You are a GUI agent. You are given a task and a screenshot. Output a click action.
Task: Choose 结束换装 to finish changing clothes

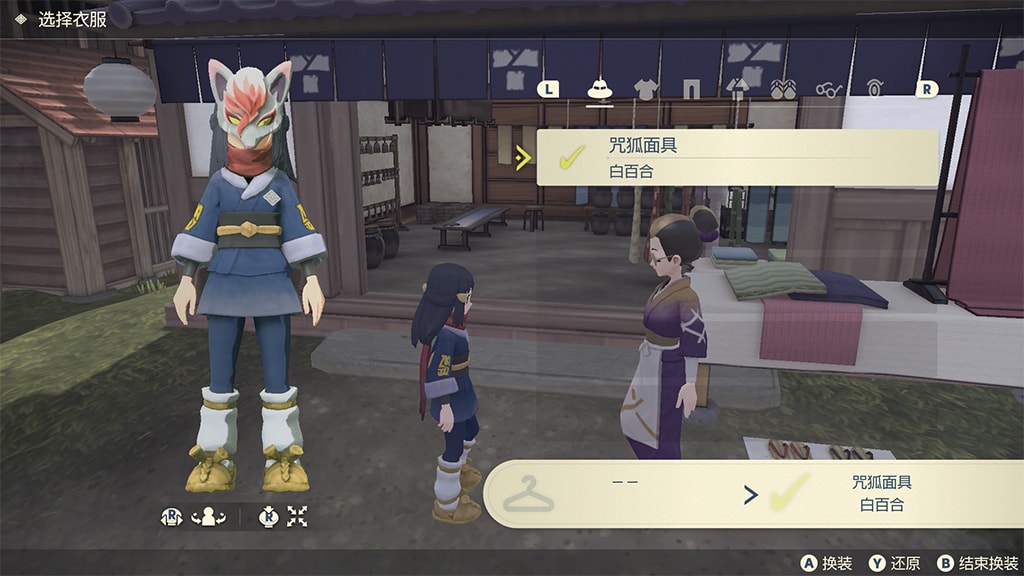[x=976, y=563]
